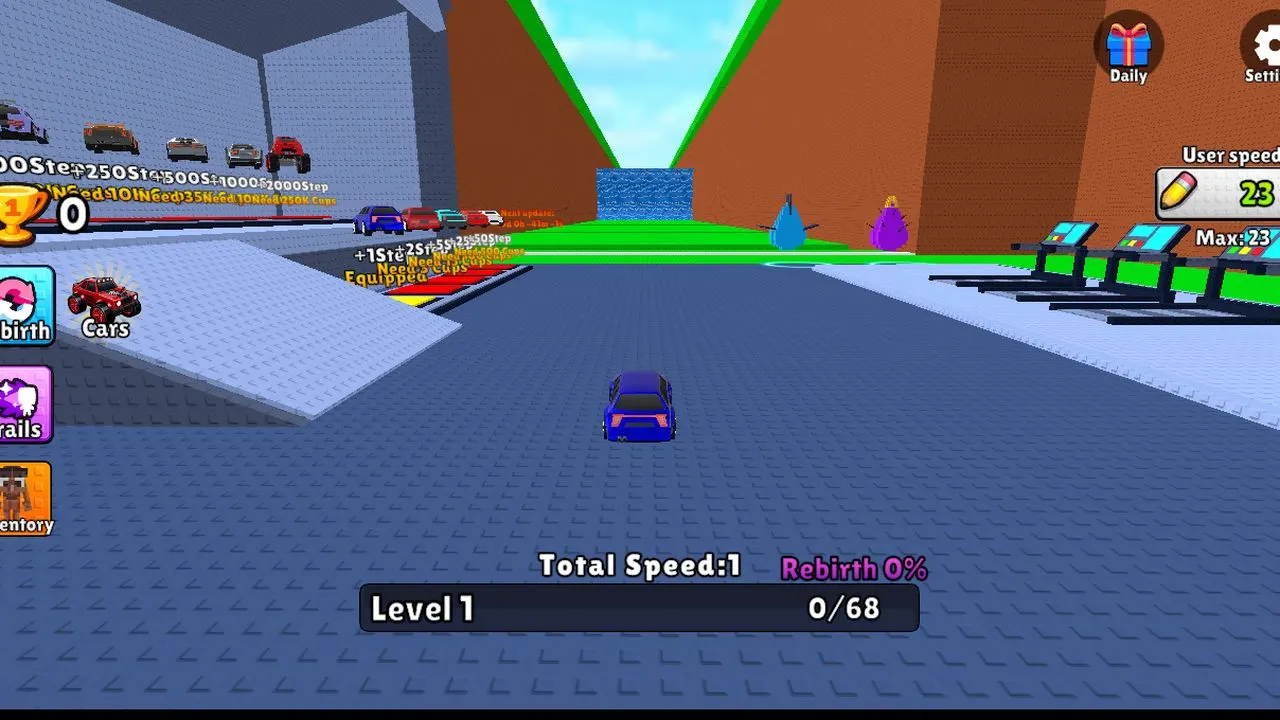Click the Level 1 display bar
Image resolution: width=1280 pixels, height=720 pixels.
point(420,608)
